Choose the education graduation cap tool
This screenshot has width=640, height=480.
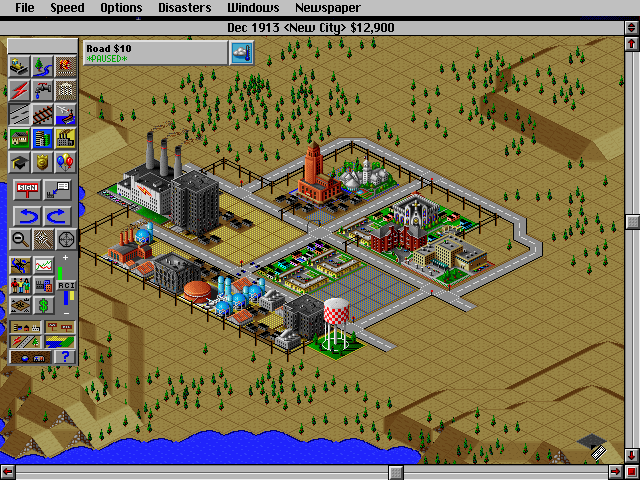pyautogui.click(x=19, y=162)
